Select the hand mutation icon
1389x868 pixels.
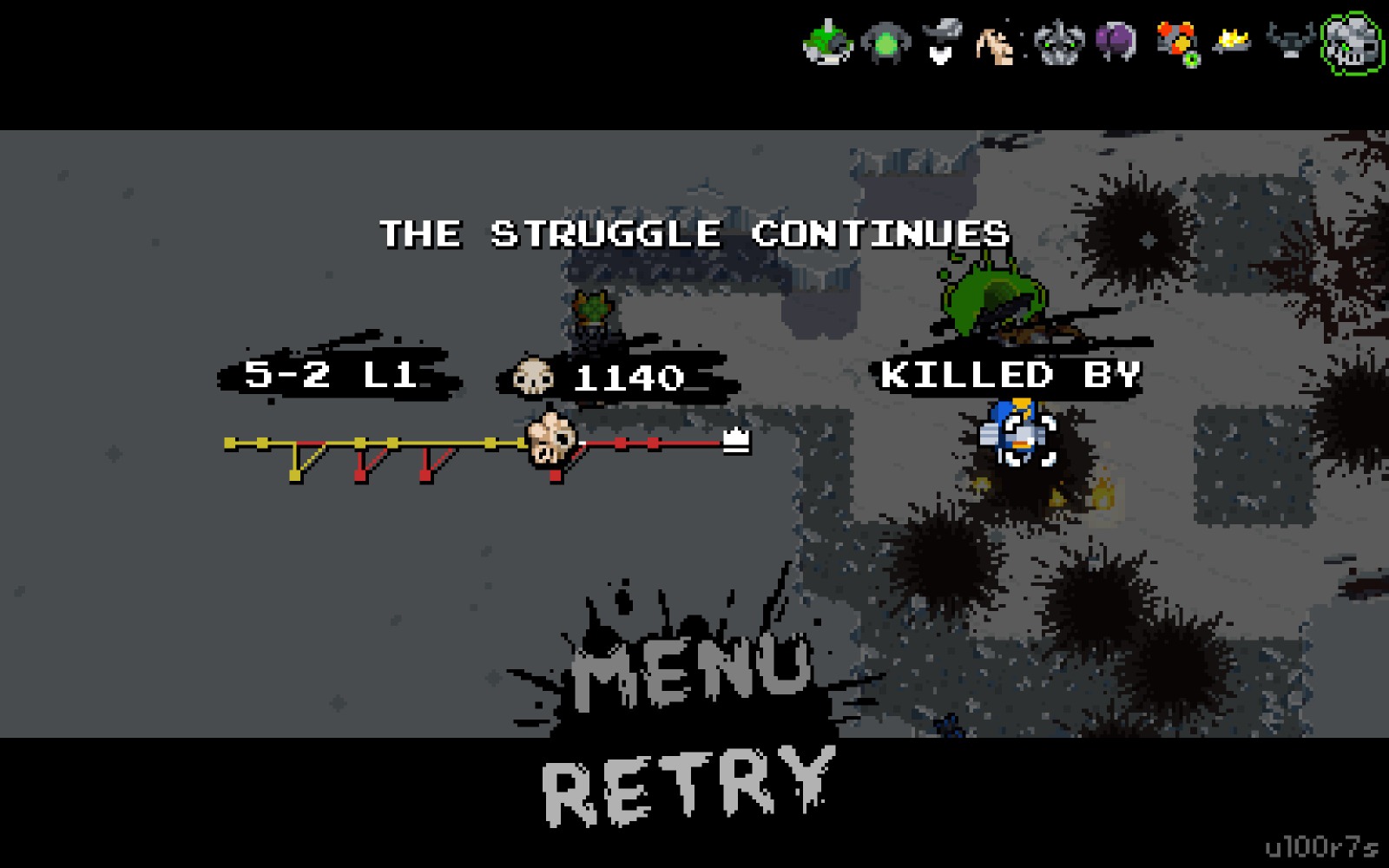click(998, 43)
